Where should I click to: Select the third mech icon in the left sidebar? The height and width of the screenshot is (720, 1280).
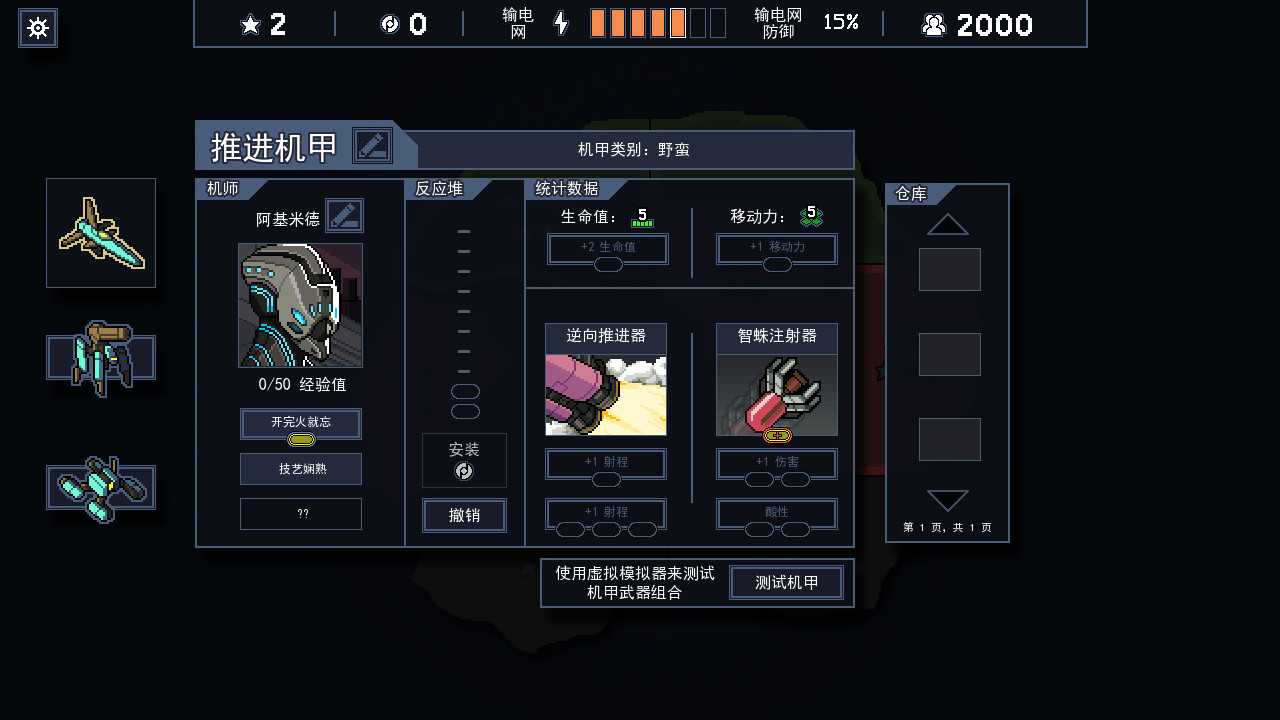click(x=100, y=487)
